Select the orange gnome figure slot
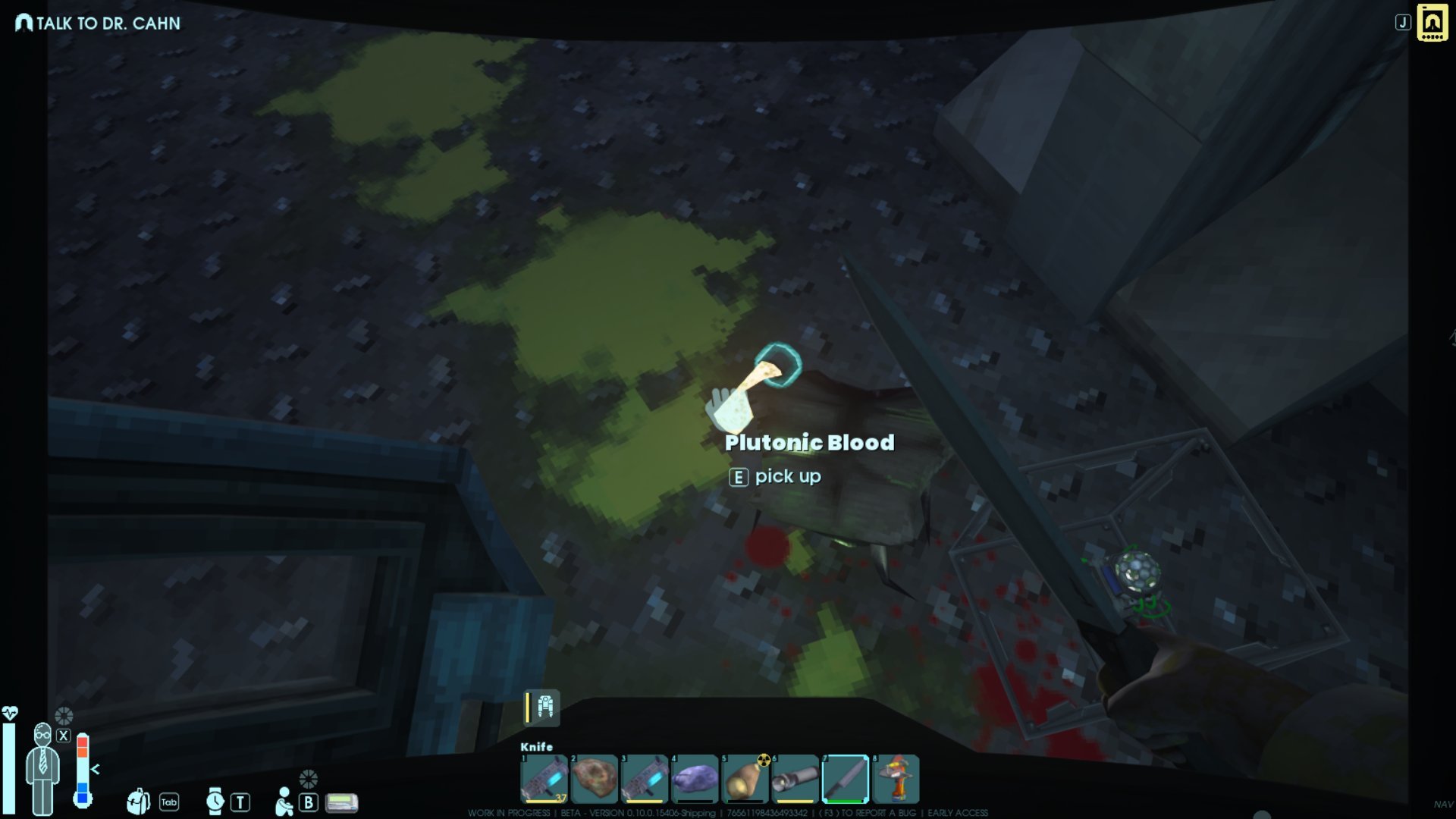 896,779
